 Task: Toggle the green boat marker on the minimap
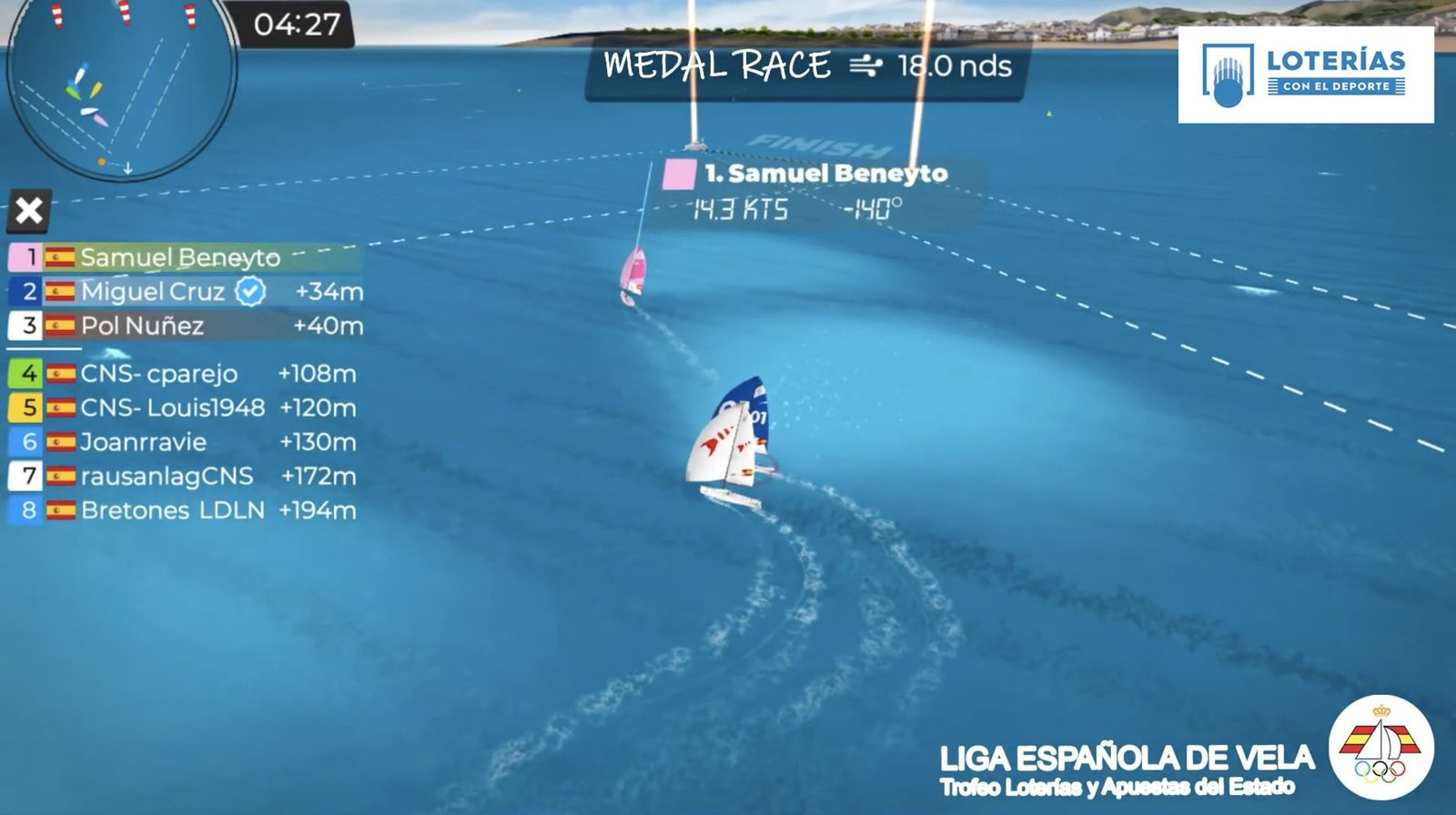tap(73, 91)
